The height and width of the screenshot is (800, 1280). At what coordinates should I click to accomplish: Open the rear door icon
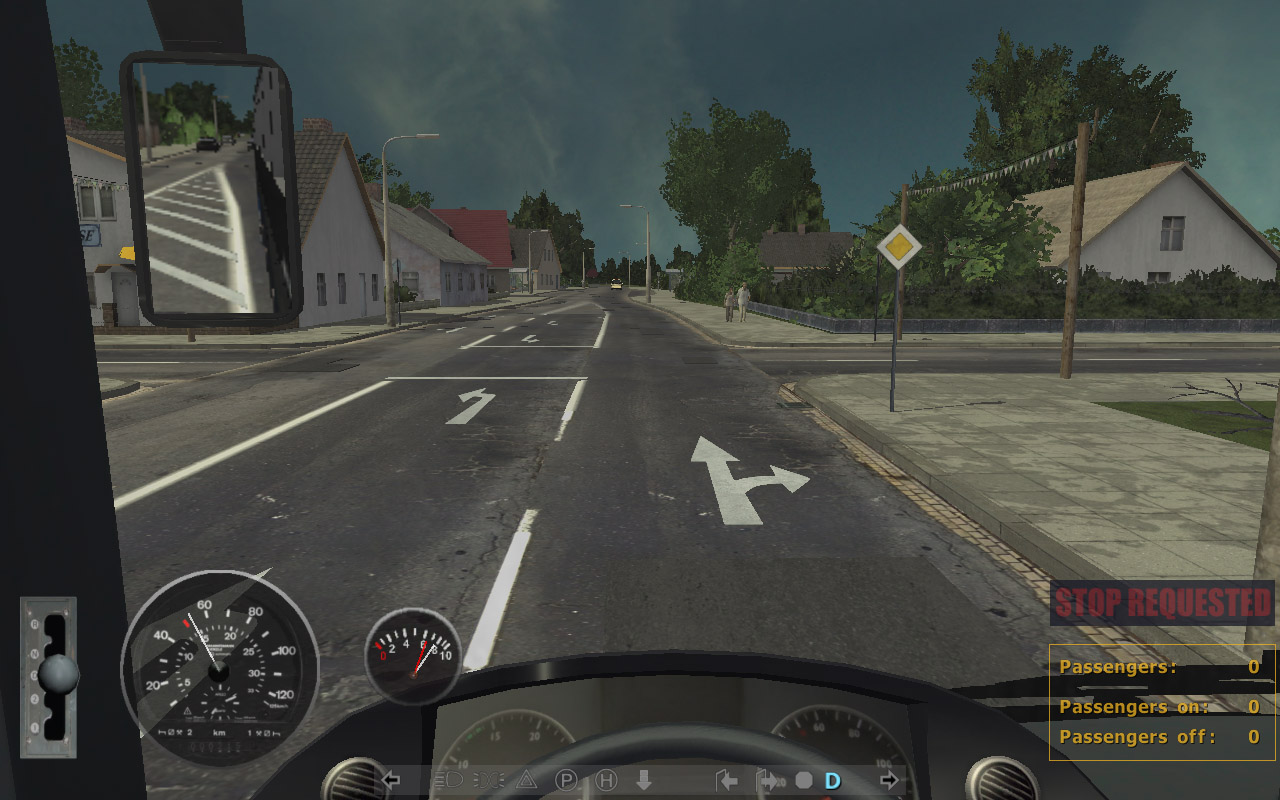(x=768, y=780)
